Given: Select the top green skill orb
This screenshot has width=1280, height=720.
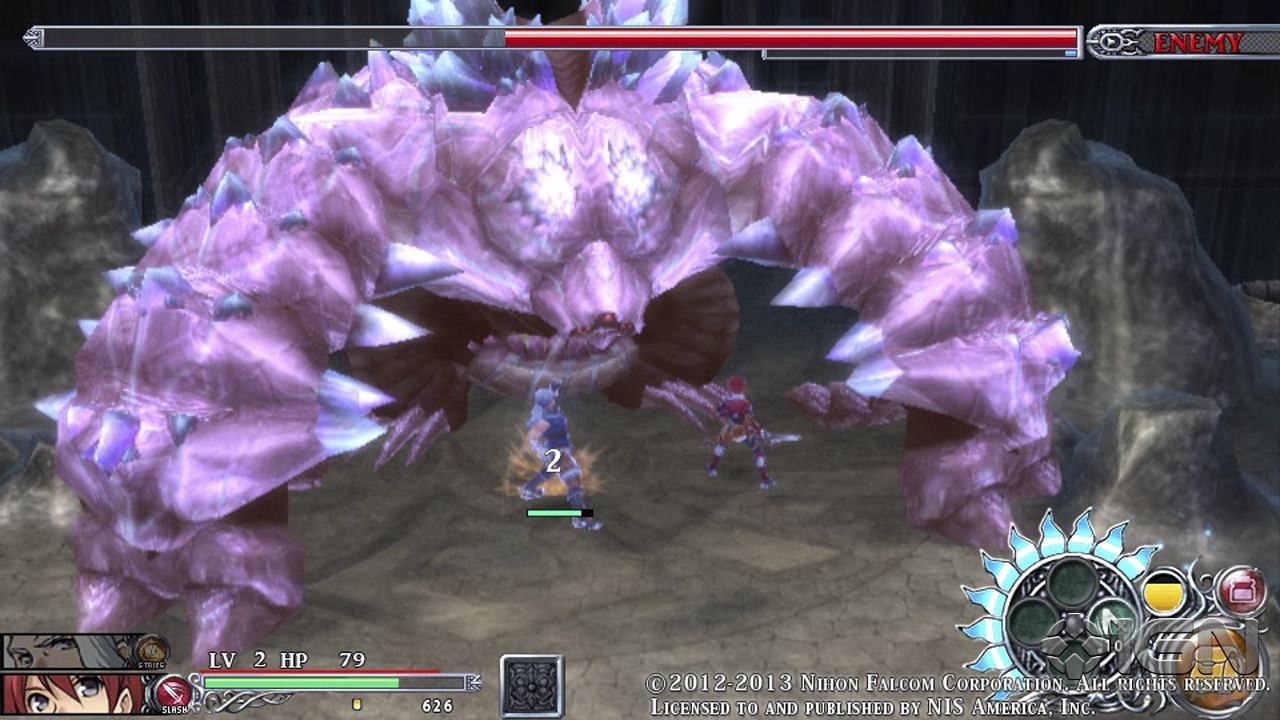Looking at the screenshot, I should coord(1072,582).
